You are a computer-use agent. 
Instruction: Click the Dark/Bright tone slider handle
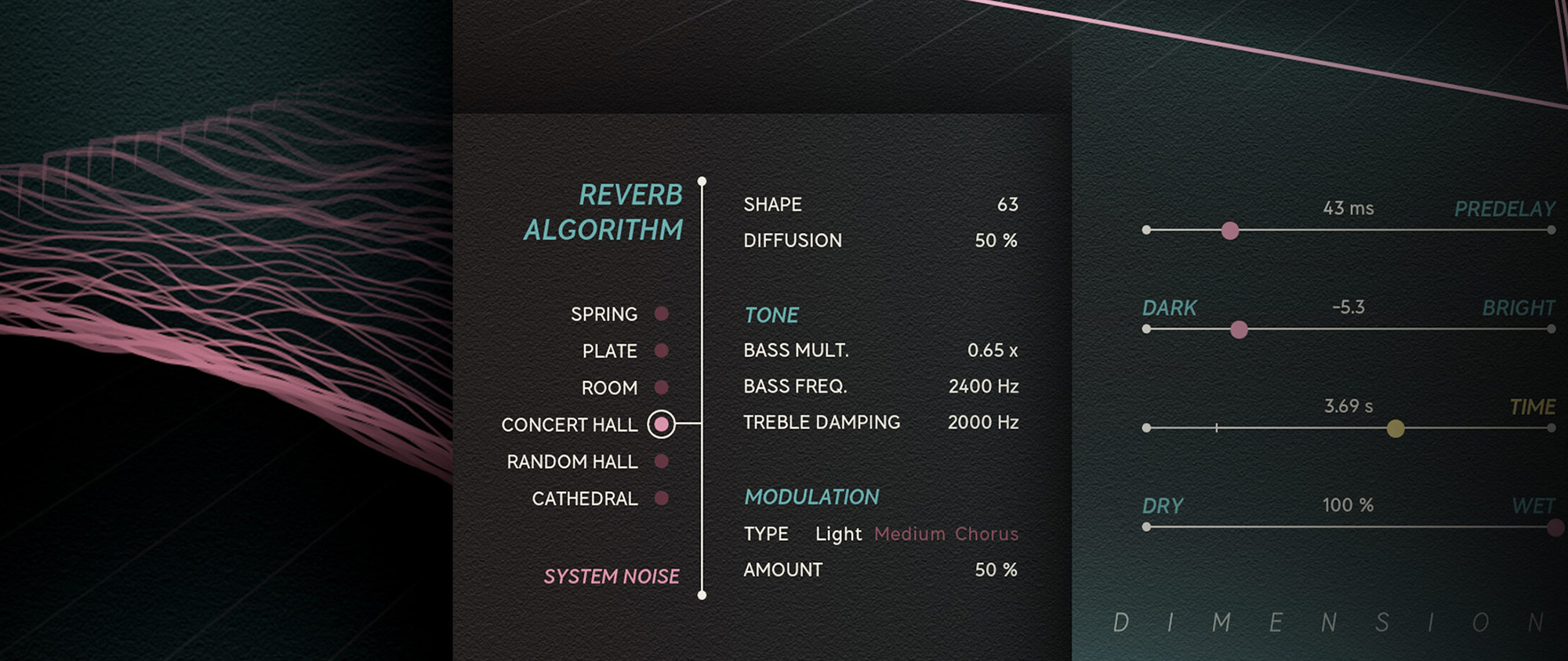coord(1239,329)
